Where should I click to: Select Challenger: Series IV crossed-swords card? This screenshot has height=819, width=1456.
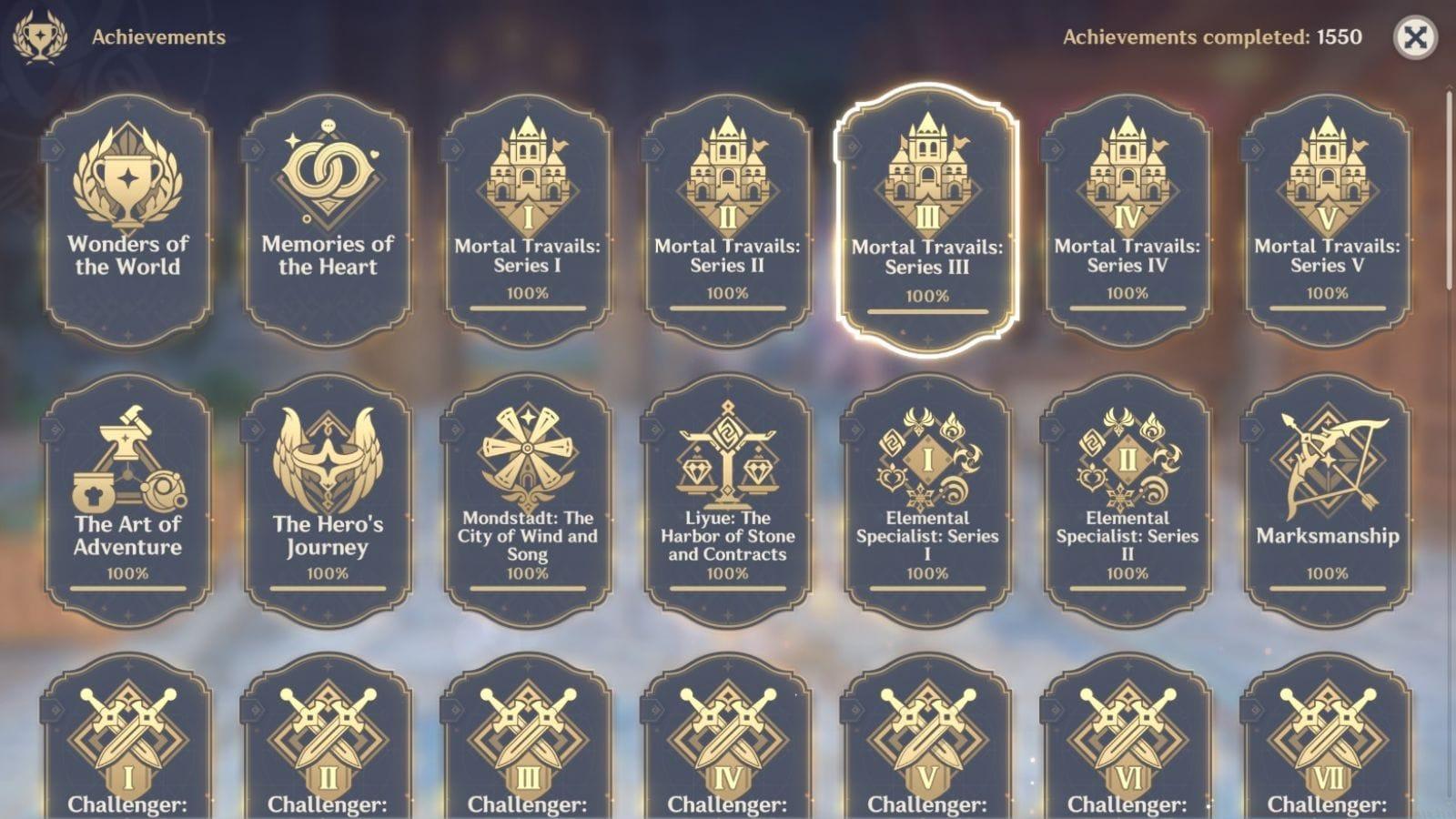coord(728,746)
